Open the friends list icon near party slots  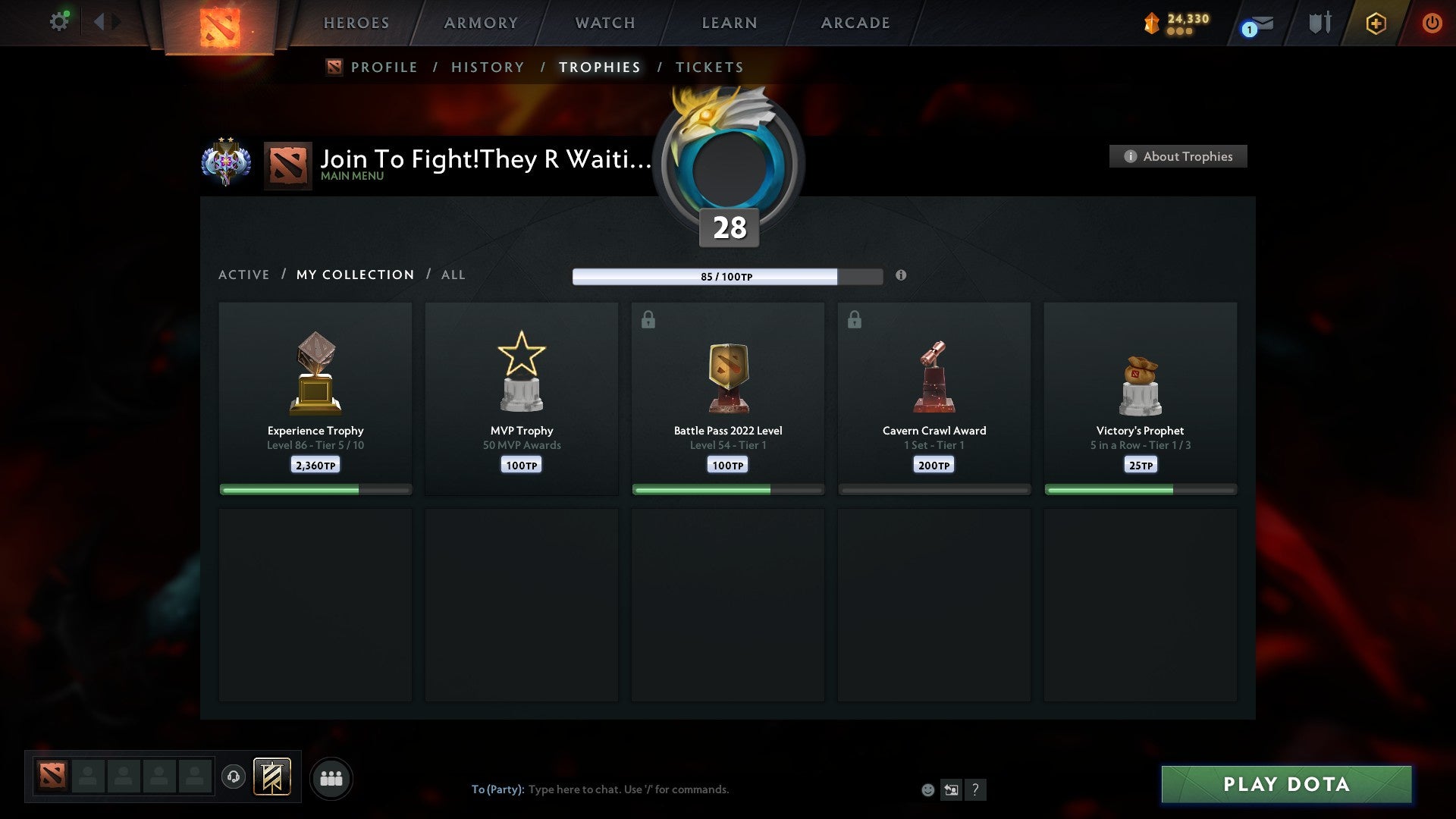331,777
